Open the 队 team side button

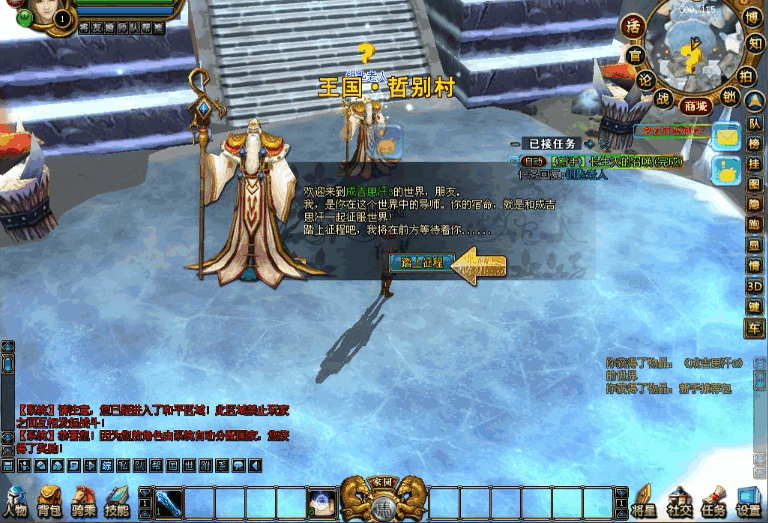pos(755,123)
